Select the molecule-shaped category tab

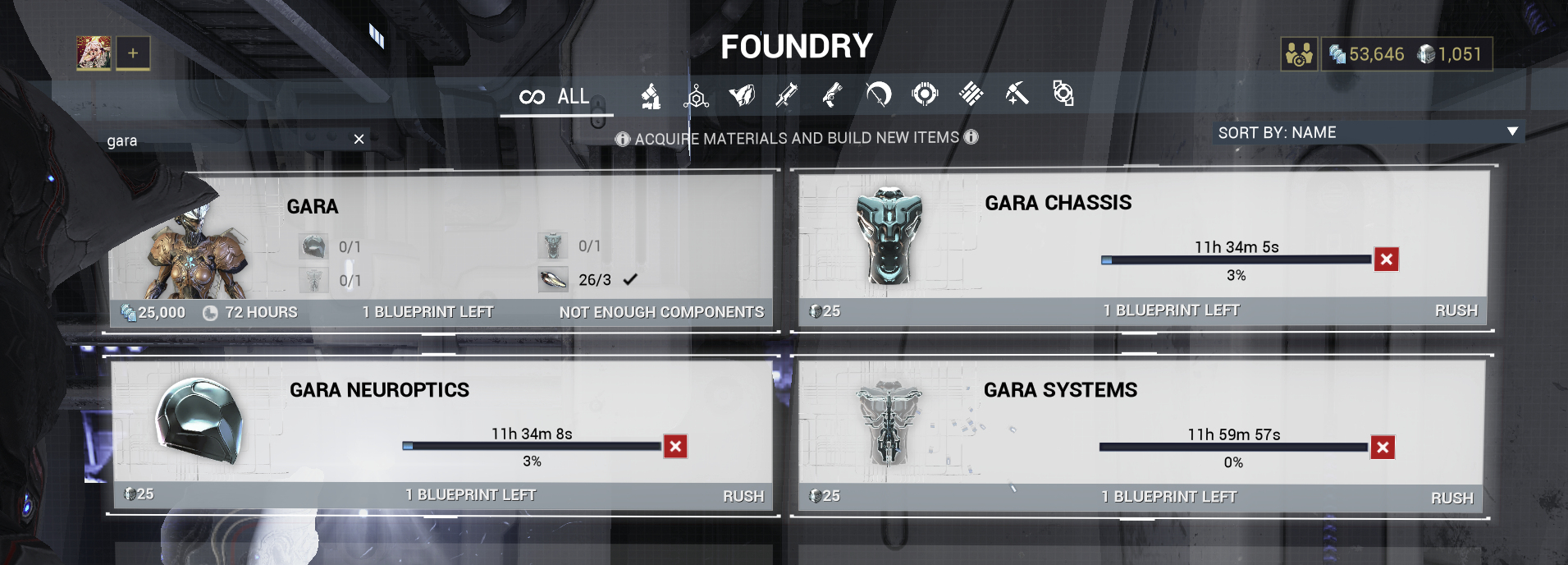pos(696,97)
